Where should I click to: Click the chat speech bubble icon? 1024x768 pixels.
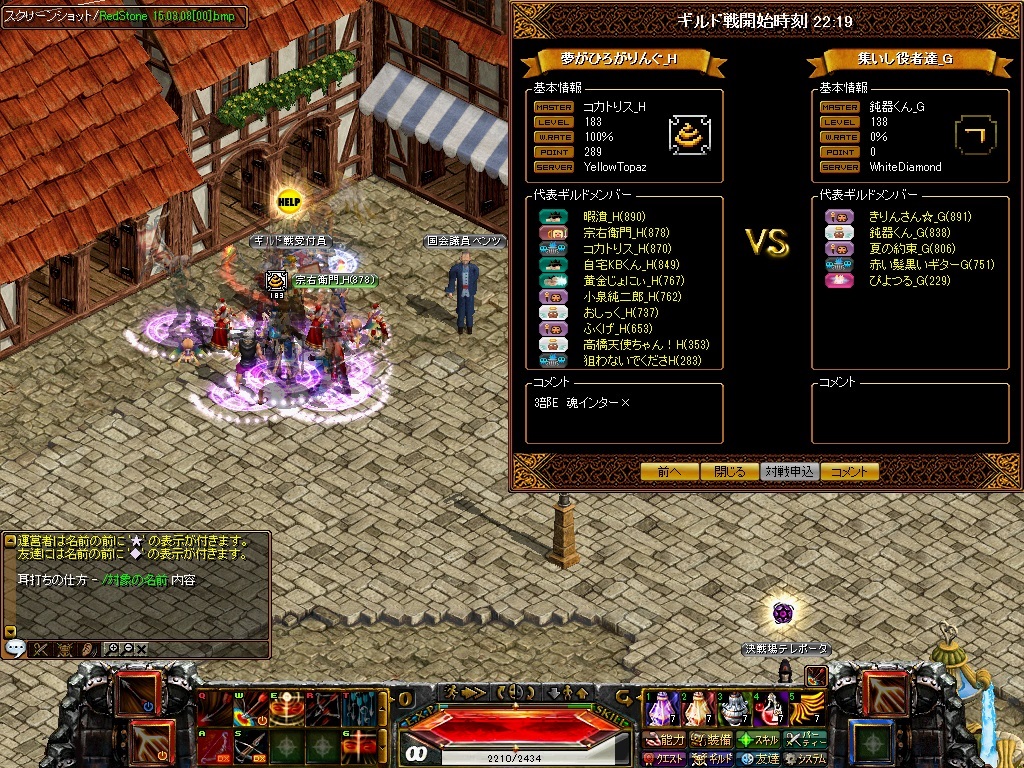pyautogui.click(x=15, y=648)
